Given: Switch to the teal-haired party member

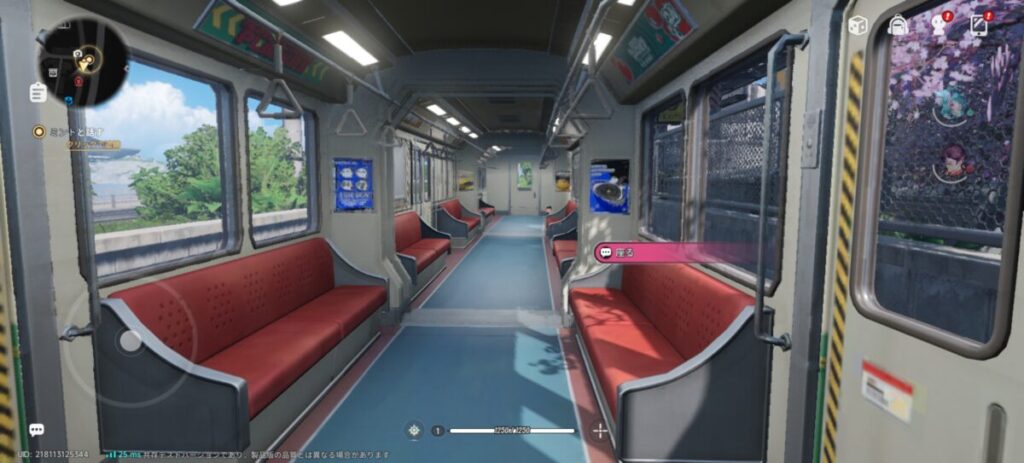Looking at the screenshot, I should point(950,106).
